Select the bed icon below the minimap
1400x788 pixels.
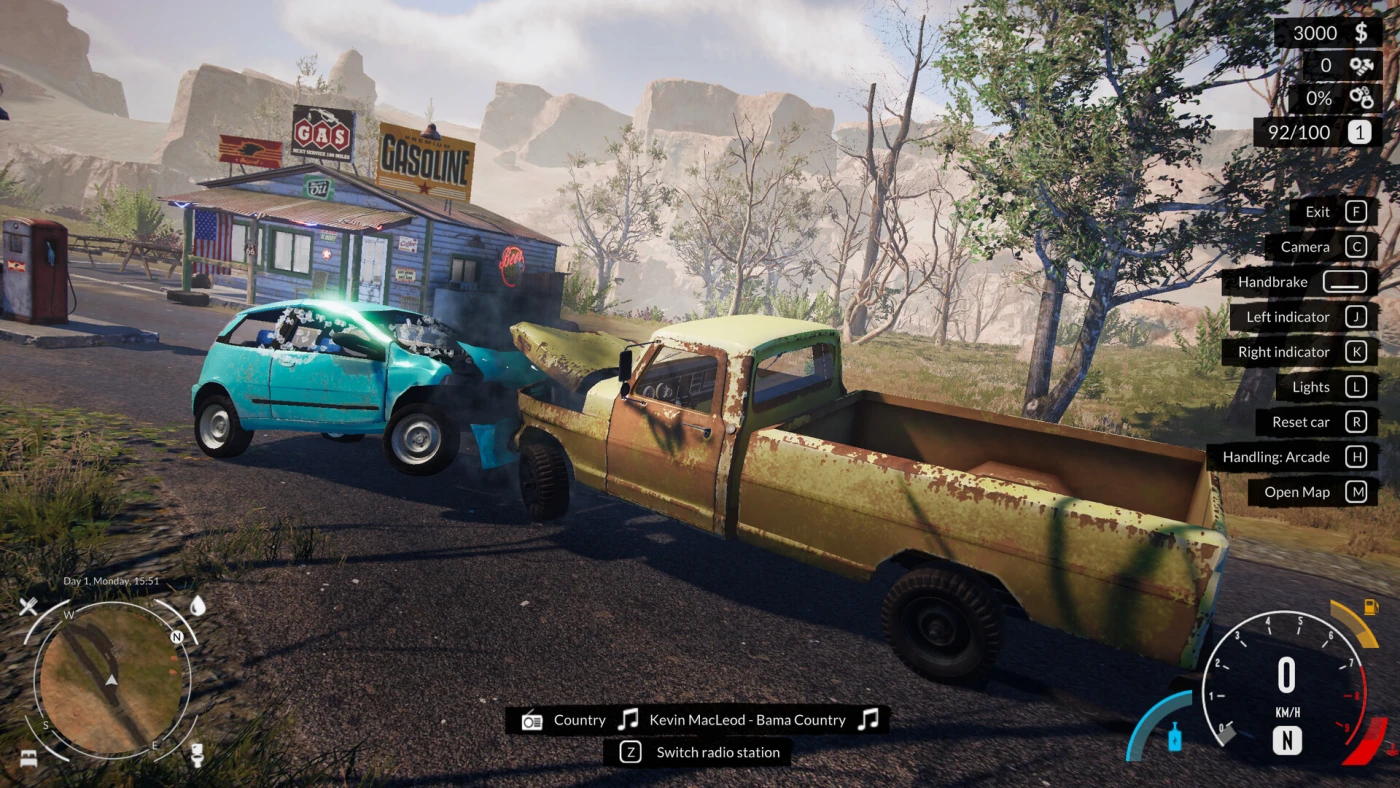(27, 755)
